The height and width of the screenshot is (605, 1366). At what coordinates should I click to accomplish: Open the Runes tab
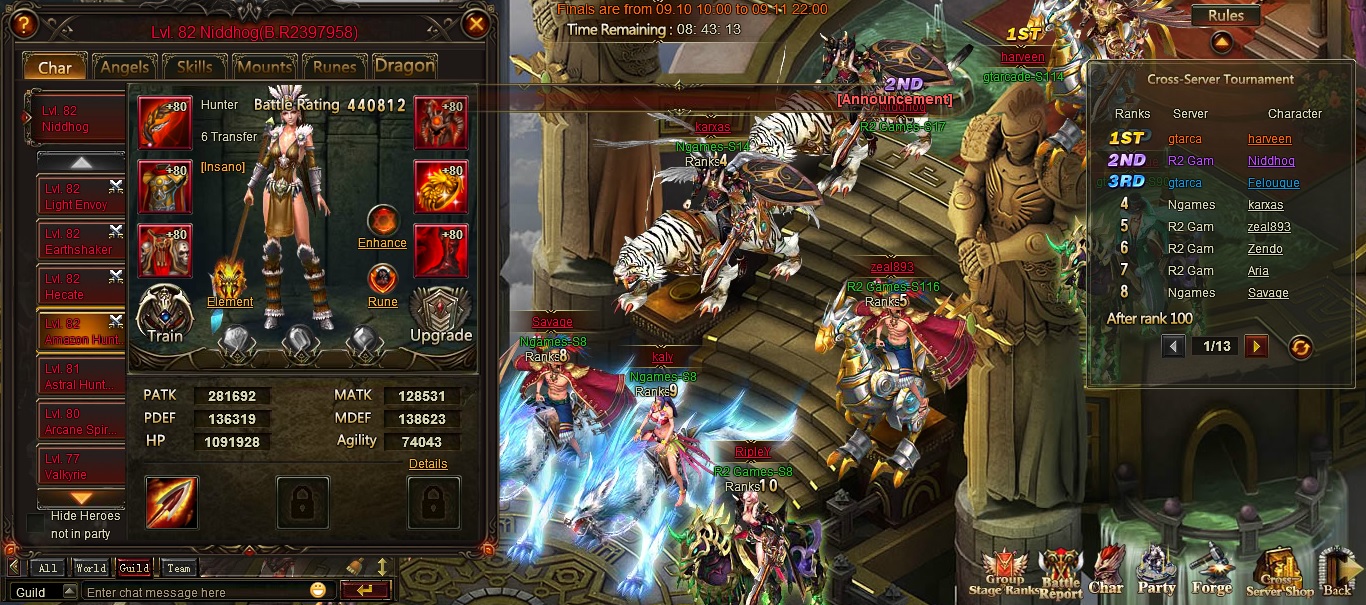tap(334, 67)
